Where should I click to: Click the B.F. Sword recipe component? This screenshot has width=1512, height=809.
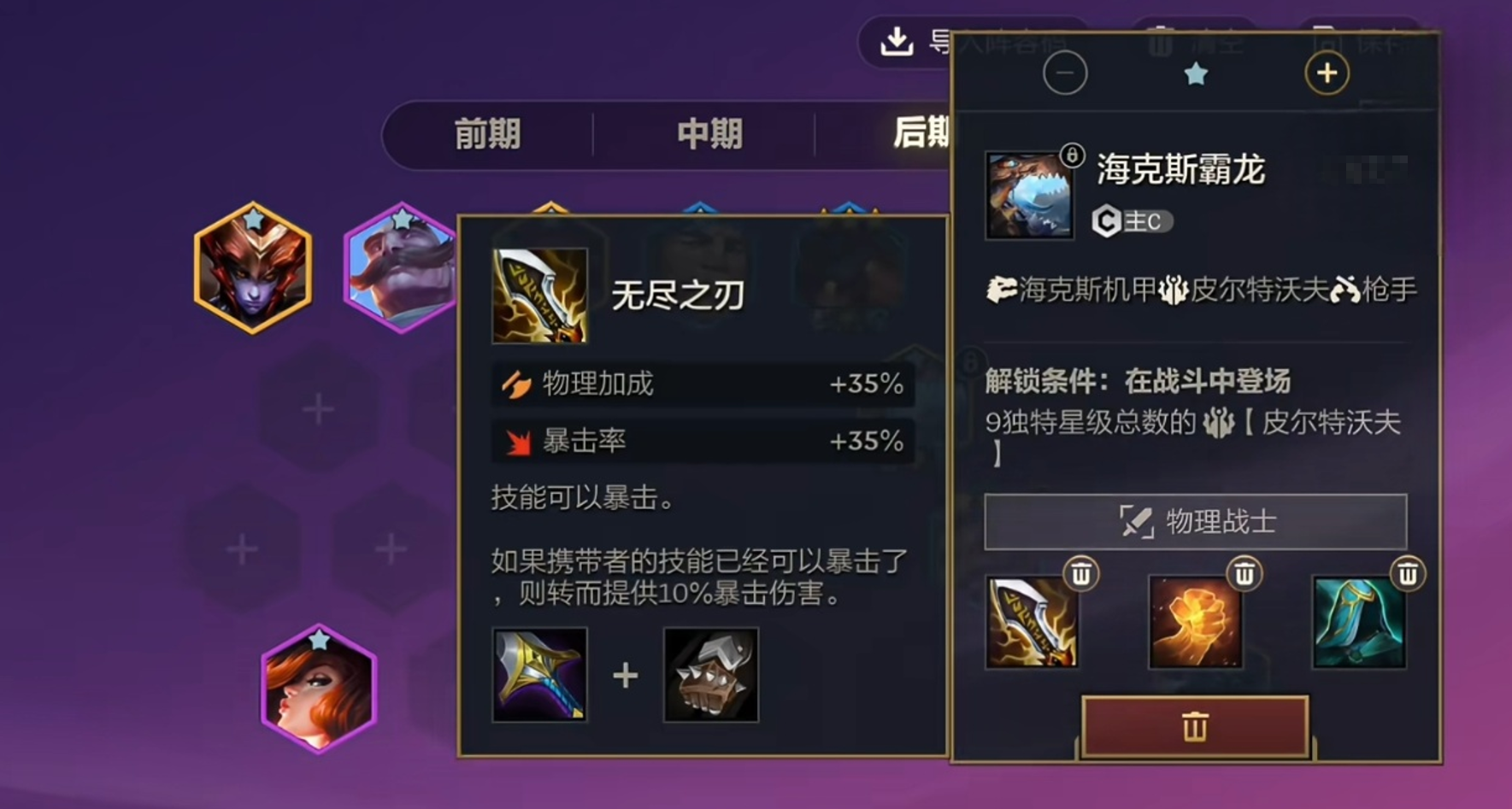(538, 675)
